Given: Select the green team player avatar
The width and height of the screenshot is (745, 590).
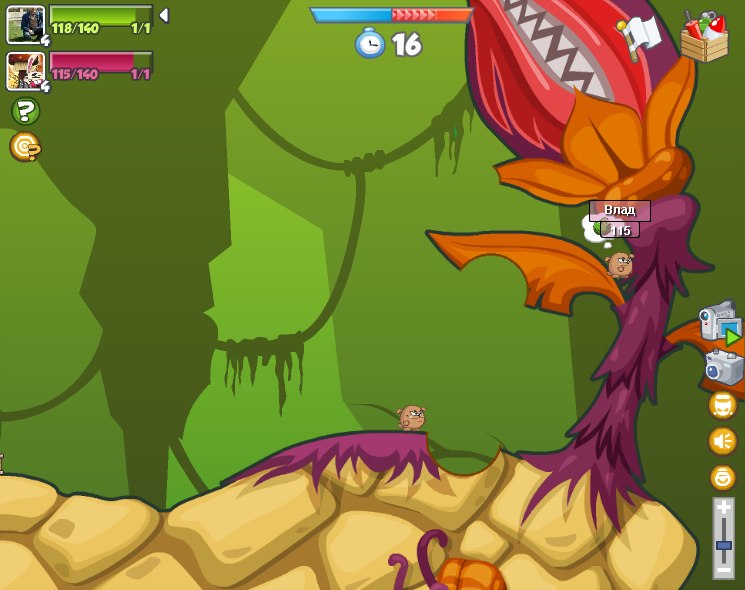Looking at the screenshot, I should tap(25, 24).
